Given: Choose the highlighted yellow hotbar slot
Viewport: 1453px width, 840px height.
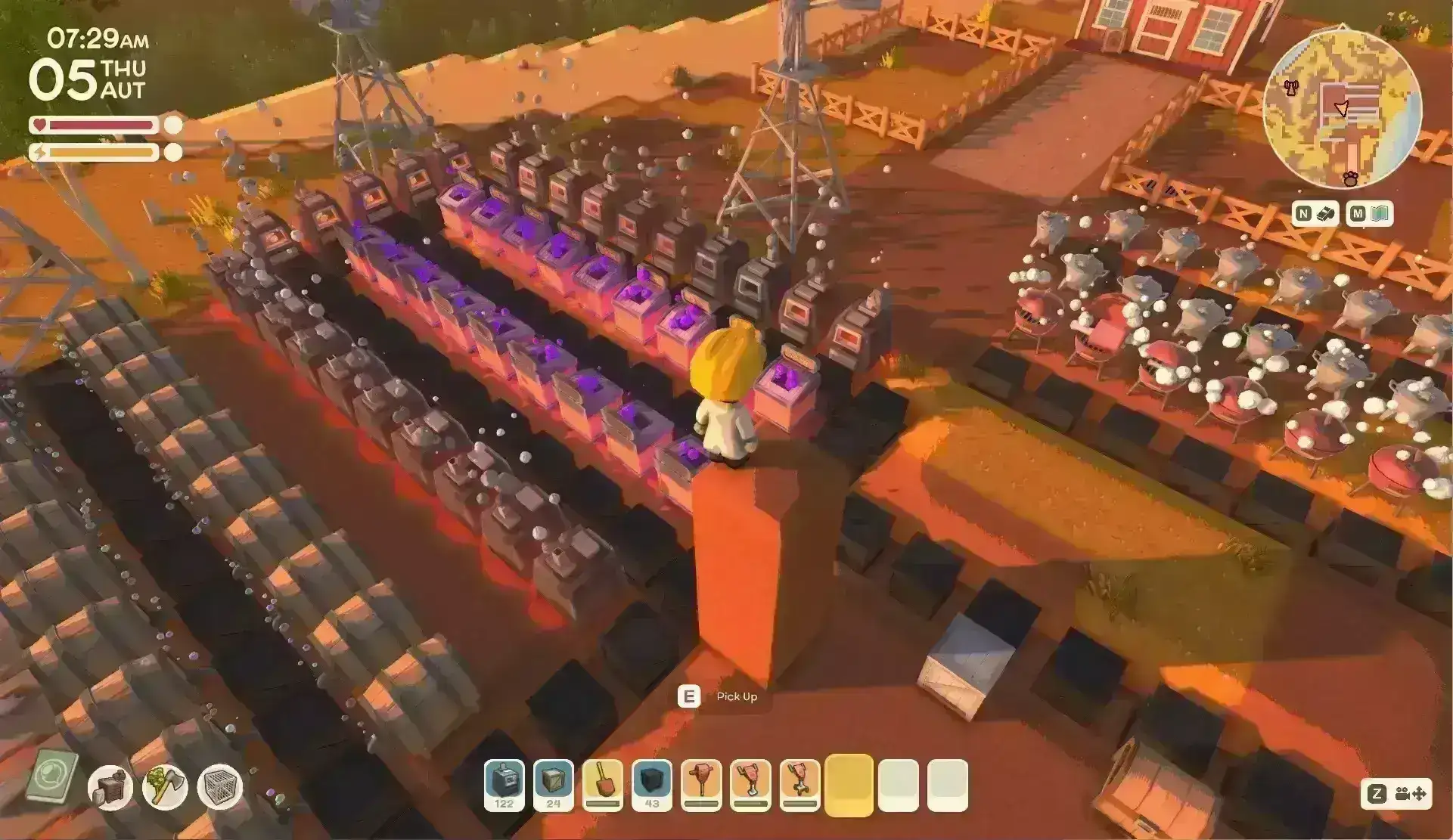Looking at the screenshot, I should pyautogui.click(x=849, y=785).
